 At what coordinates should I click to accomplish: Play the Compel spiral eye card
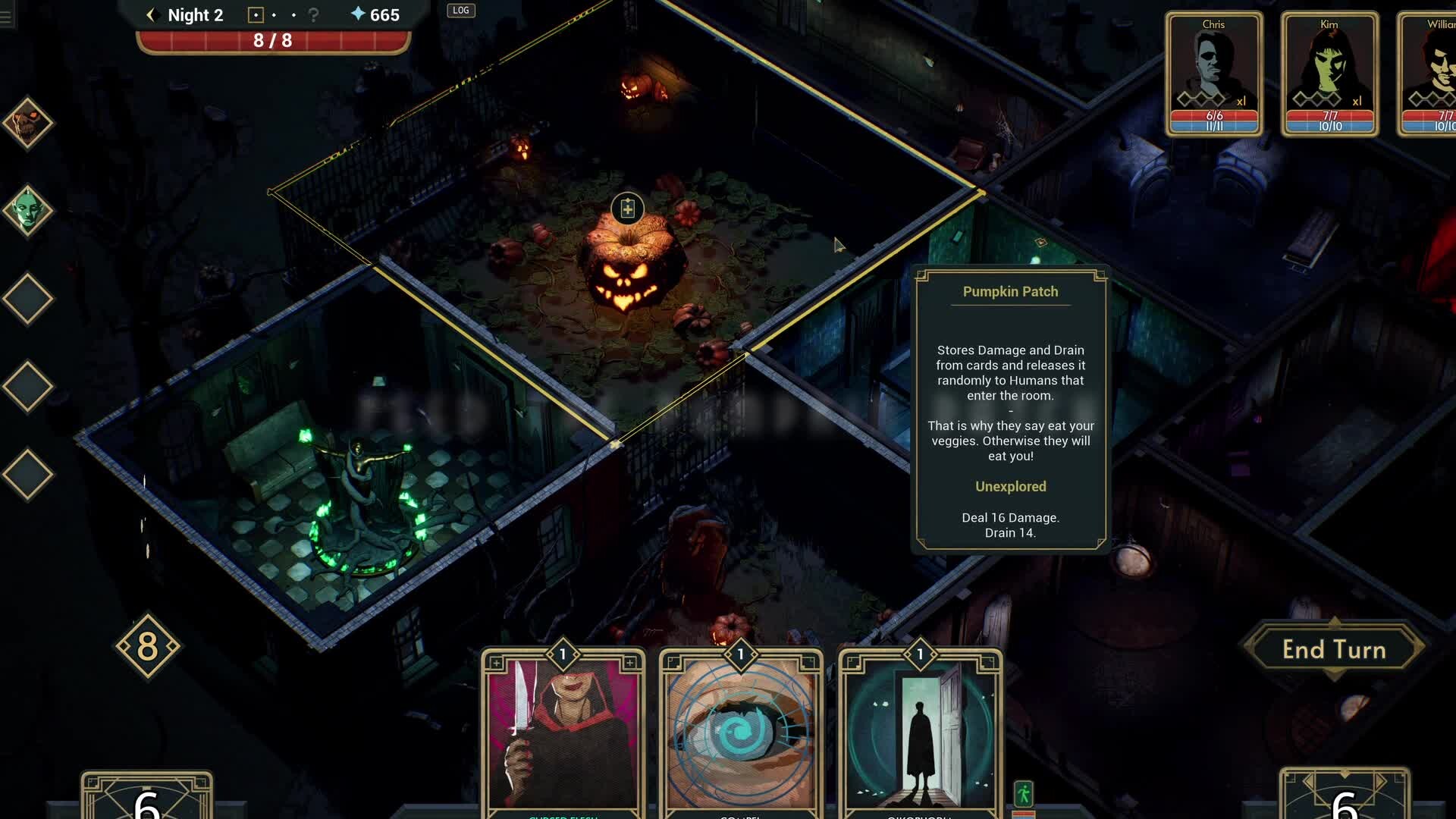pyautogui.click(x=740, y=732)
